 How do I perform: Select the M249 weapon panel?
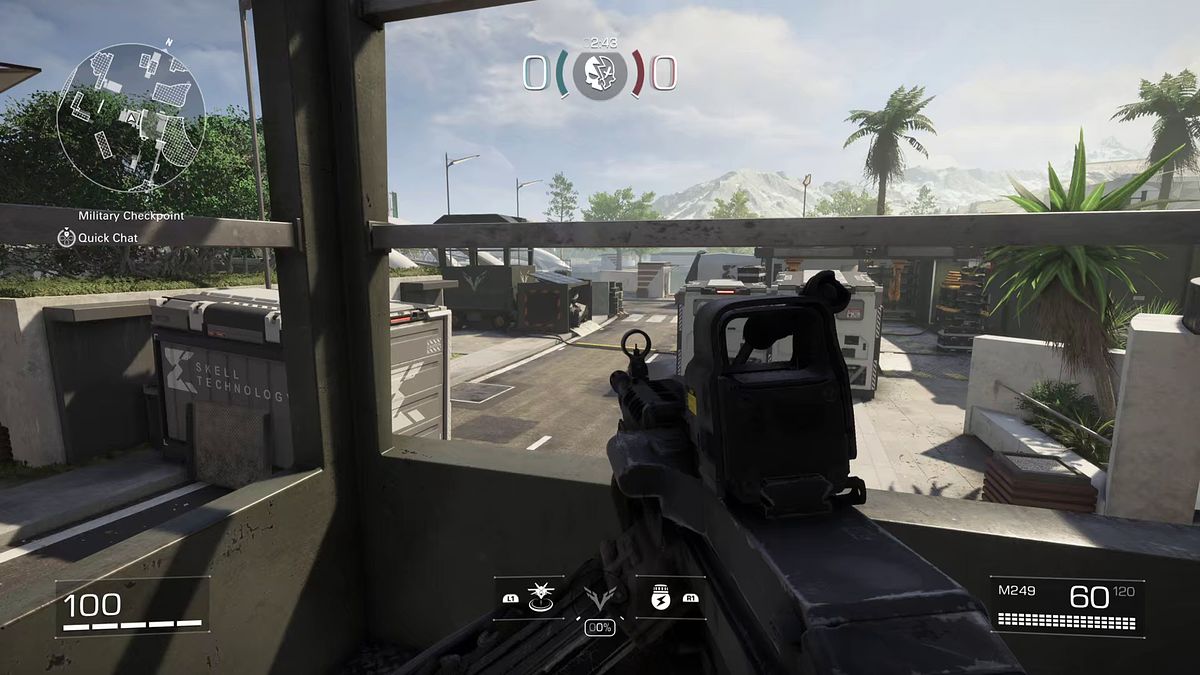pyautogui.click(x=1067, y=607)
